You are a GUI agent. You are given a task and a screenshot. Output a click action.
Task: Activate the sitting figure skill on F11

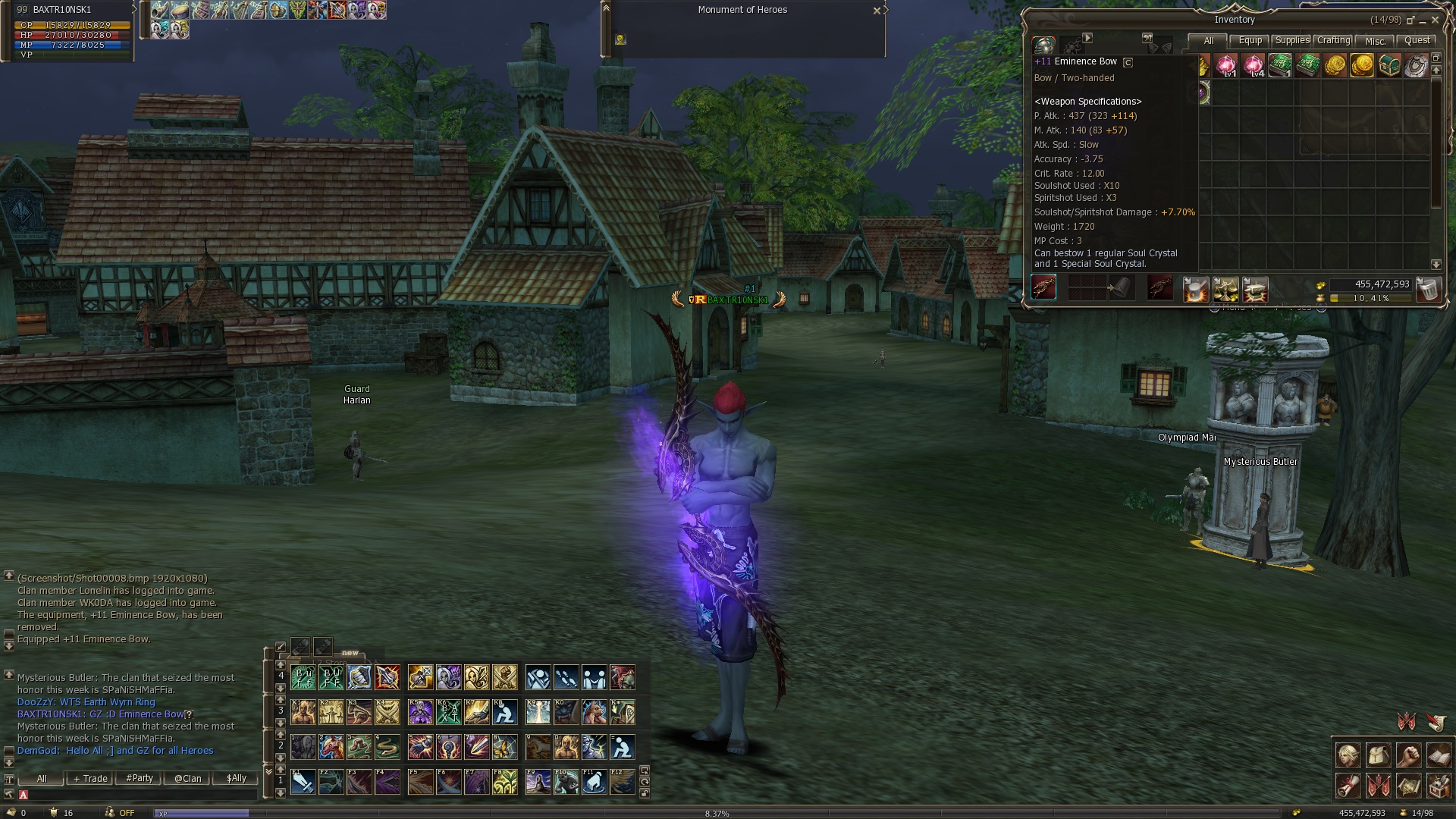click(594, 782)
